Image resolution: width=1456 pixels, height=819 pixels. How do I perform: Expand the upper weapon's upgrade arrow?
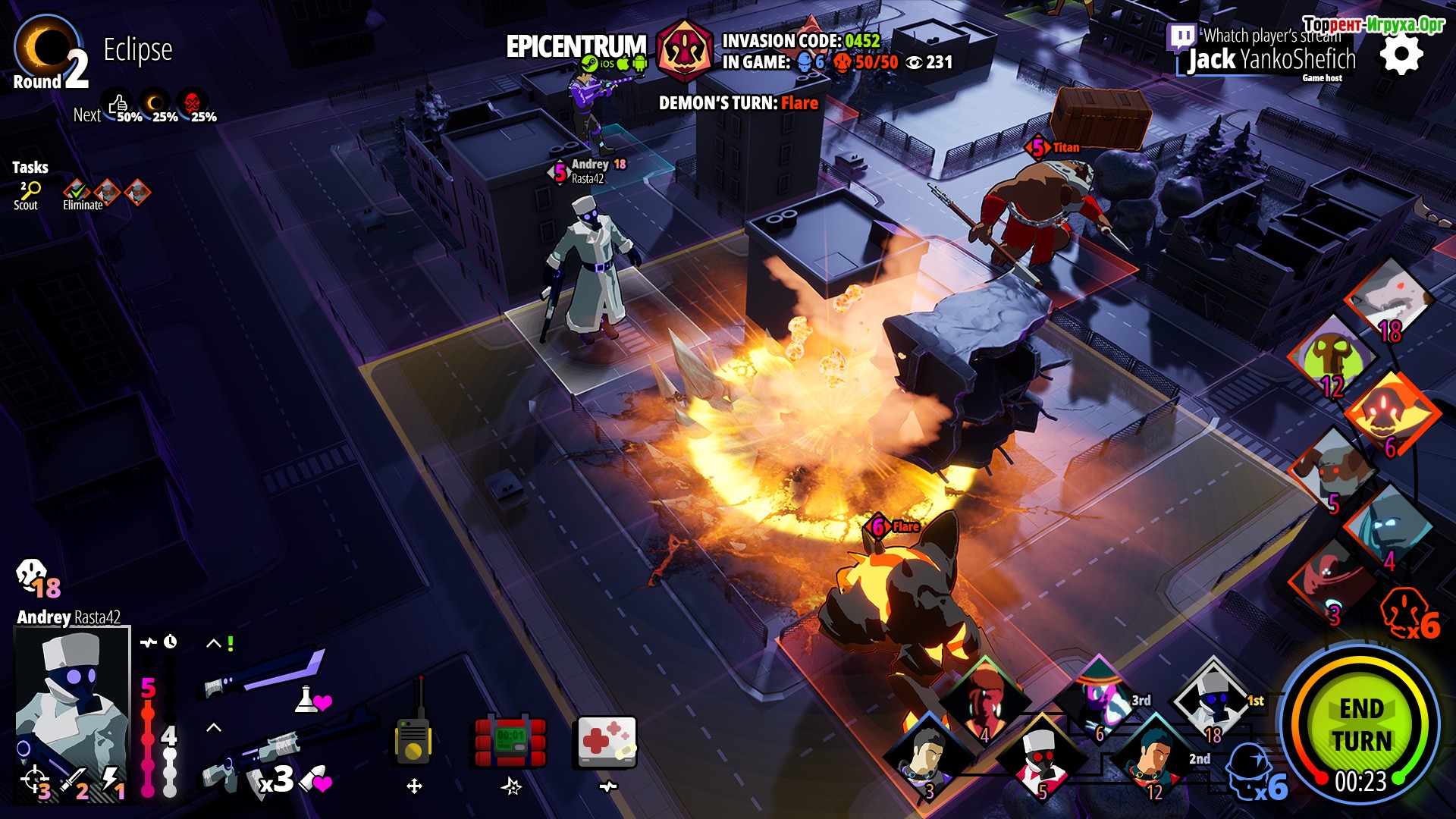click(x=214, y=644)
